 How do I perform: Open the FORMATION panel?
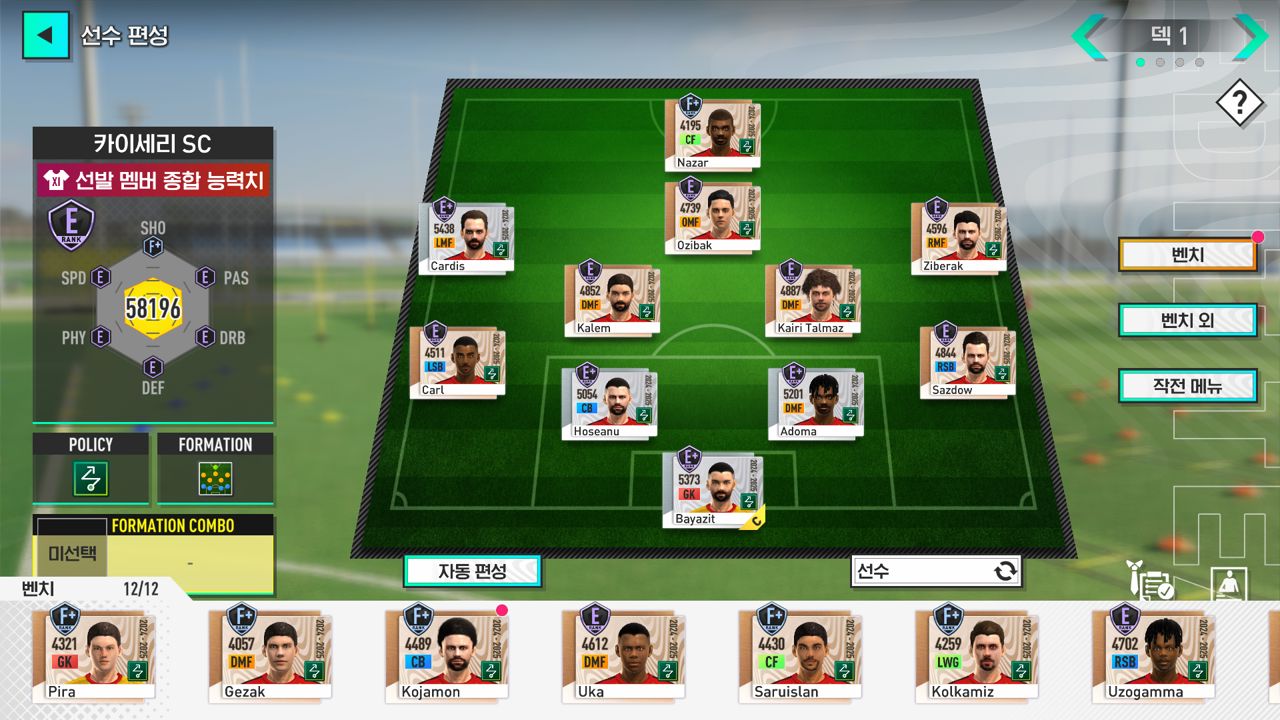(215, 468)
